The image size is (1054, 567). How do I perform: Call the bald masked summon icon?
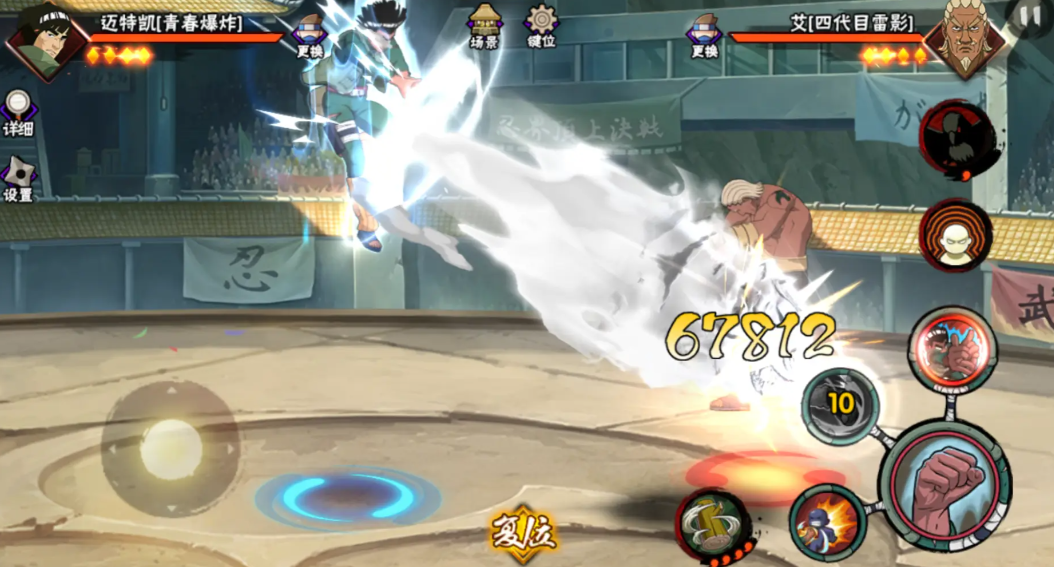[x=955, y=235]
